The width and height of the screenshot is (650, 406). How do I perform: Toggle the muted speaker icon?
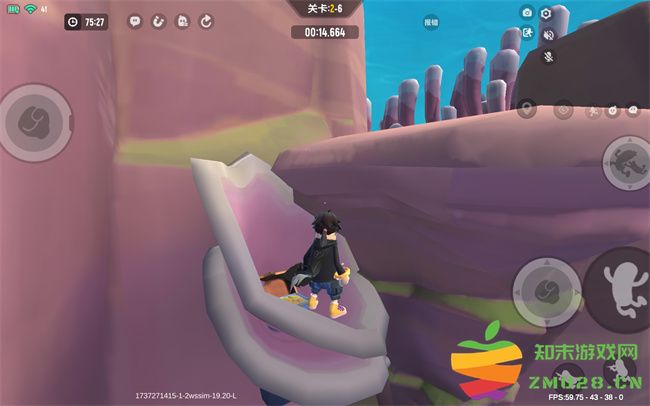[549, 35]
